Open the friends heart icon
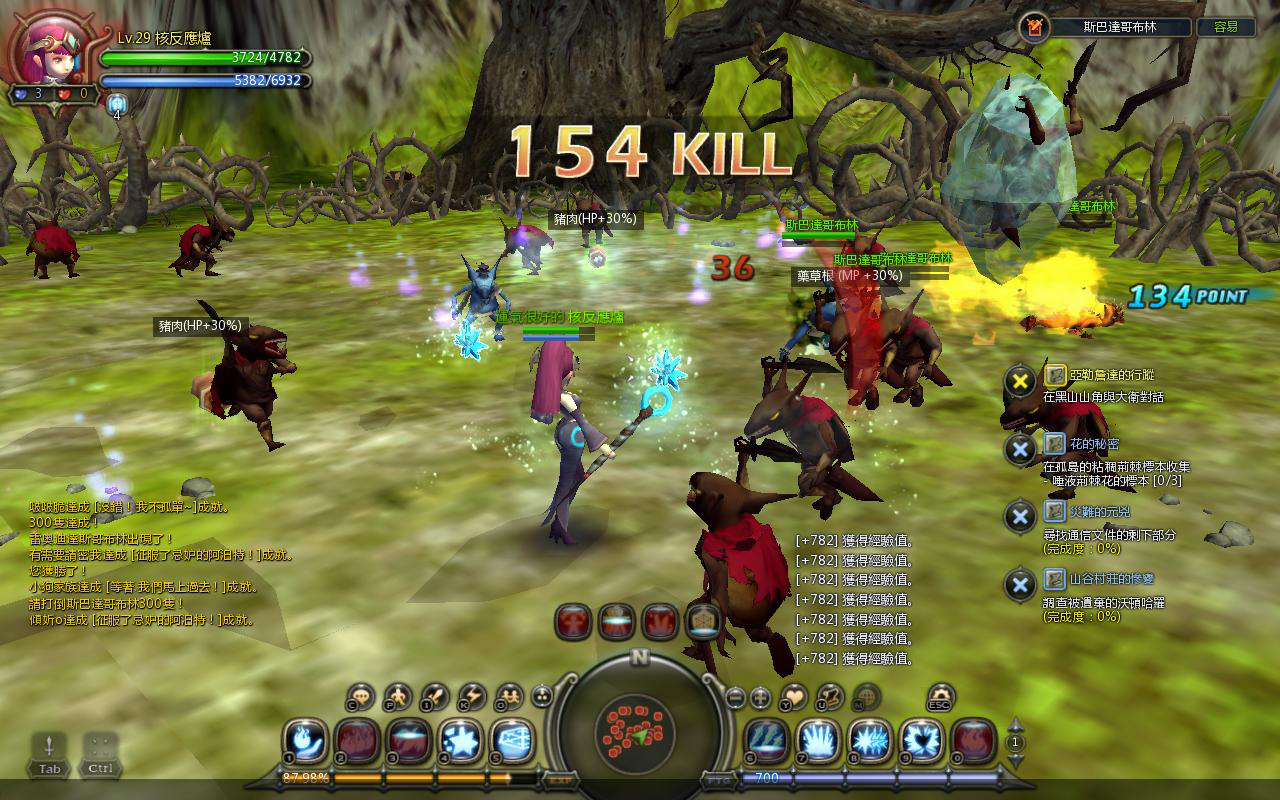Screen dimensions: 1280x800 794,697
